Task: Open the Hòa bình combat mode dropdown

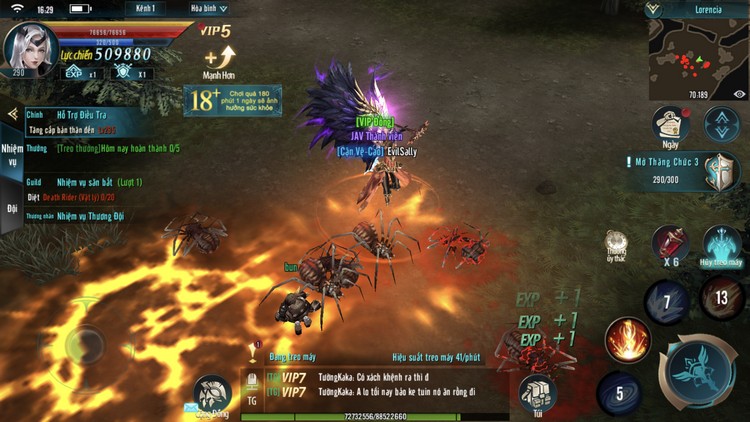Action: point(209,8)
